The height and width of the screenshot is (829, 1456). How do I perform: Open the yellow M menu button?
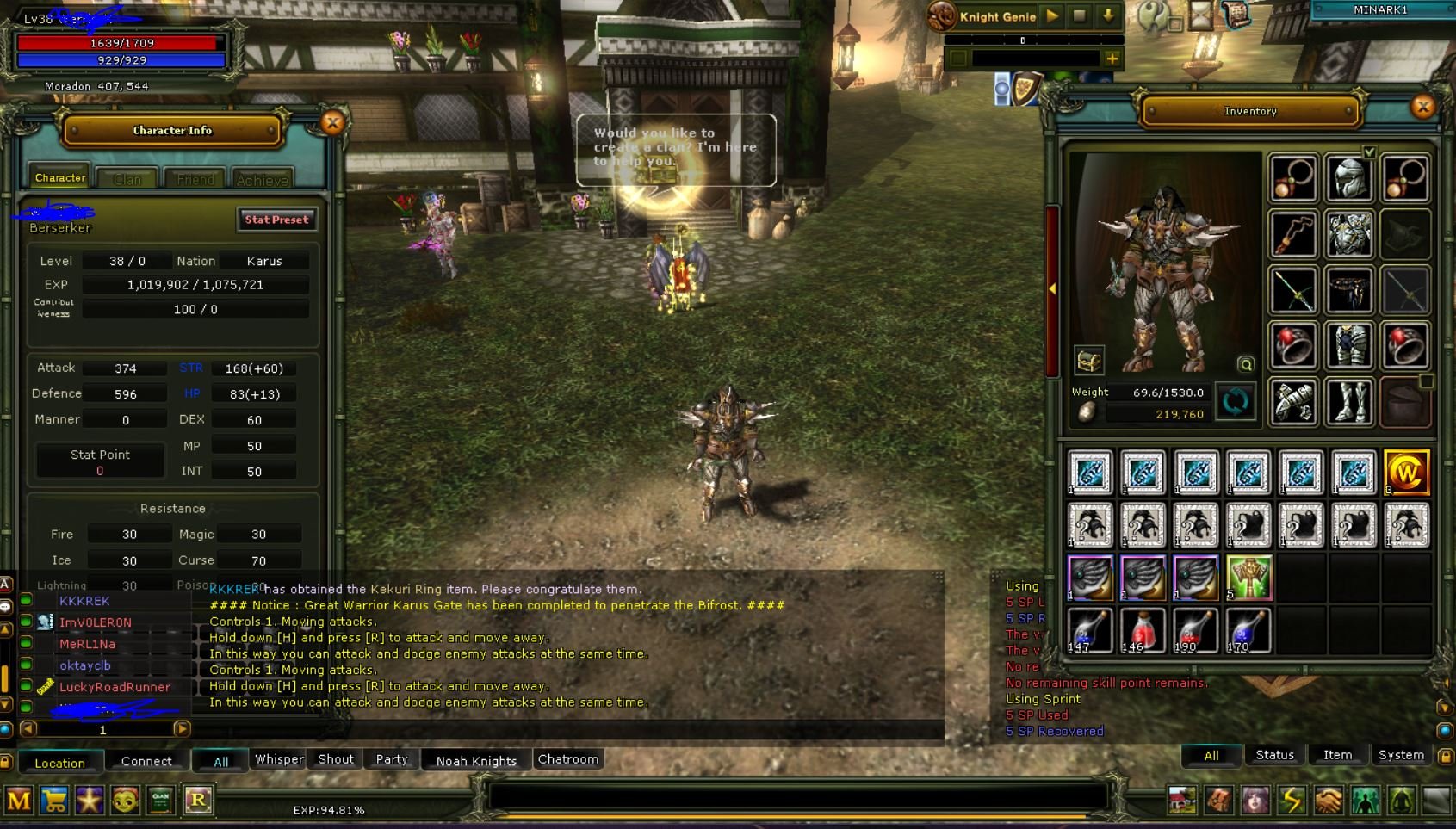19,801
